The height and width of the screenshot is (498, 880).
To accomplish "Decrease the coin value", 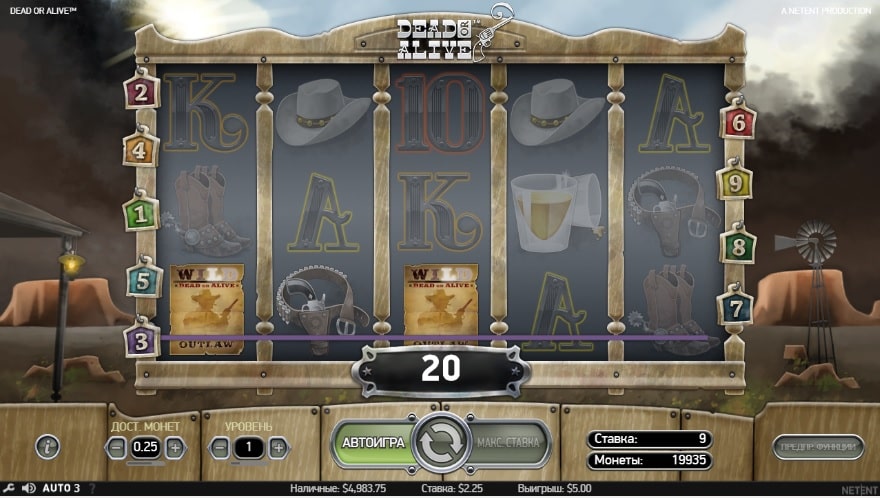I will [117, 448].
